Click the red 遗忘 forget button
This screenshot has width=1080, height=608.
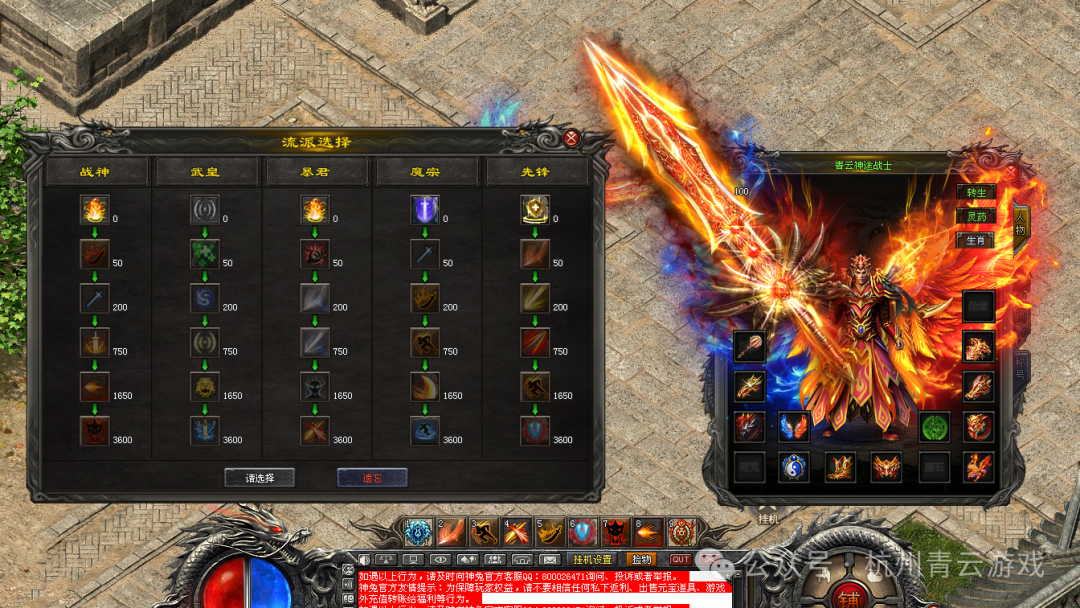pyautogui.click(x=371, y=478)
